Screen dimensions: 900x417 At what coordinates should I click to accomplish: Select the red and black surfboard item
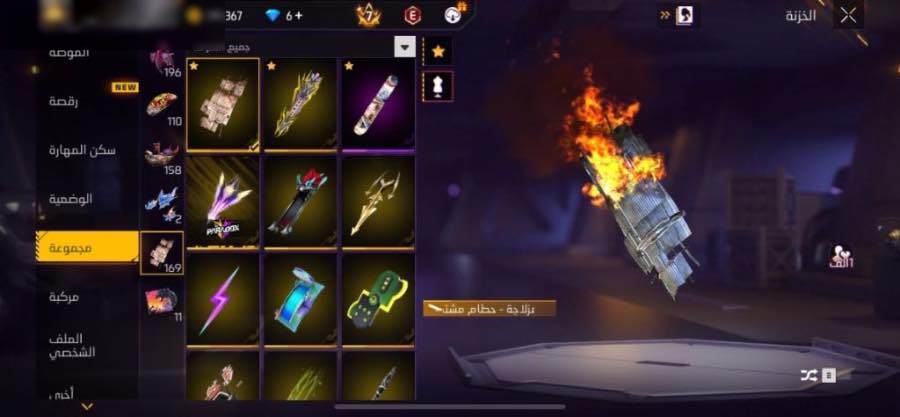pyautogui.click(x=300, y=200)
